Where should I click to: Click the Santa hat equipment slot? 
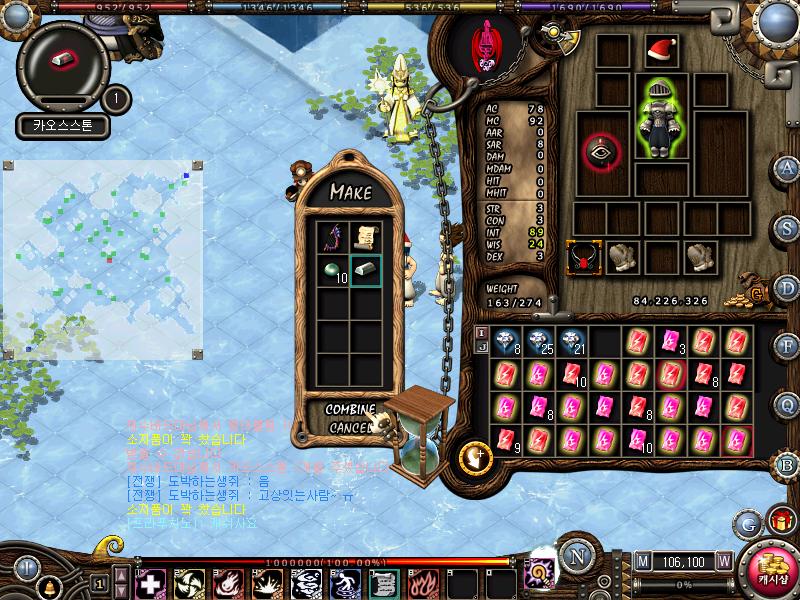[x=661, y=51]
